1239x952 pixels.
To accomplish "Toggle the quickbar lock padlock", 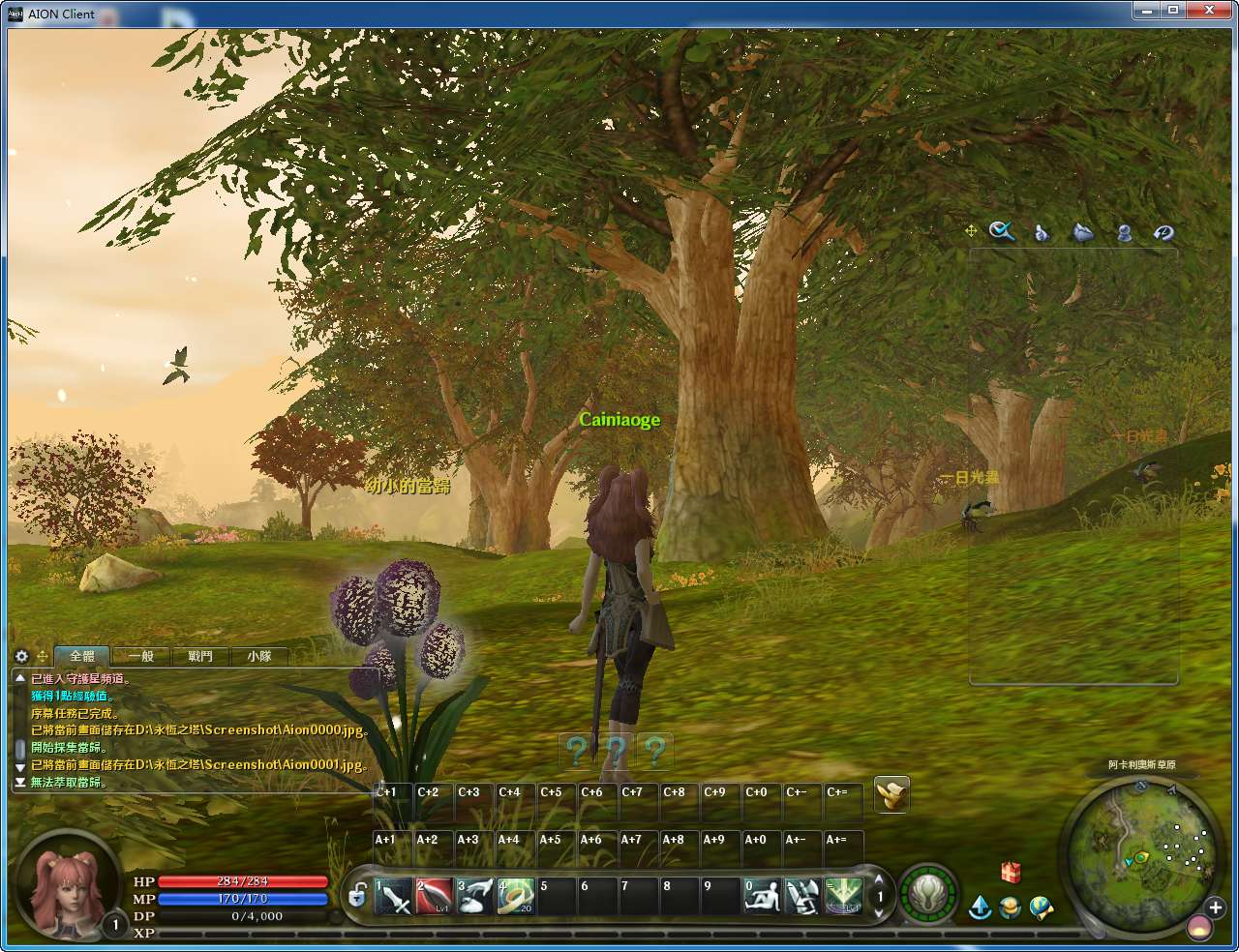I will (356, 897).
